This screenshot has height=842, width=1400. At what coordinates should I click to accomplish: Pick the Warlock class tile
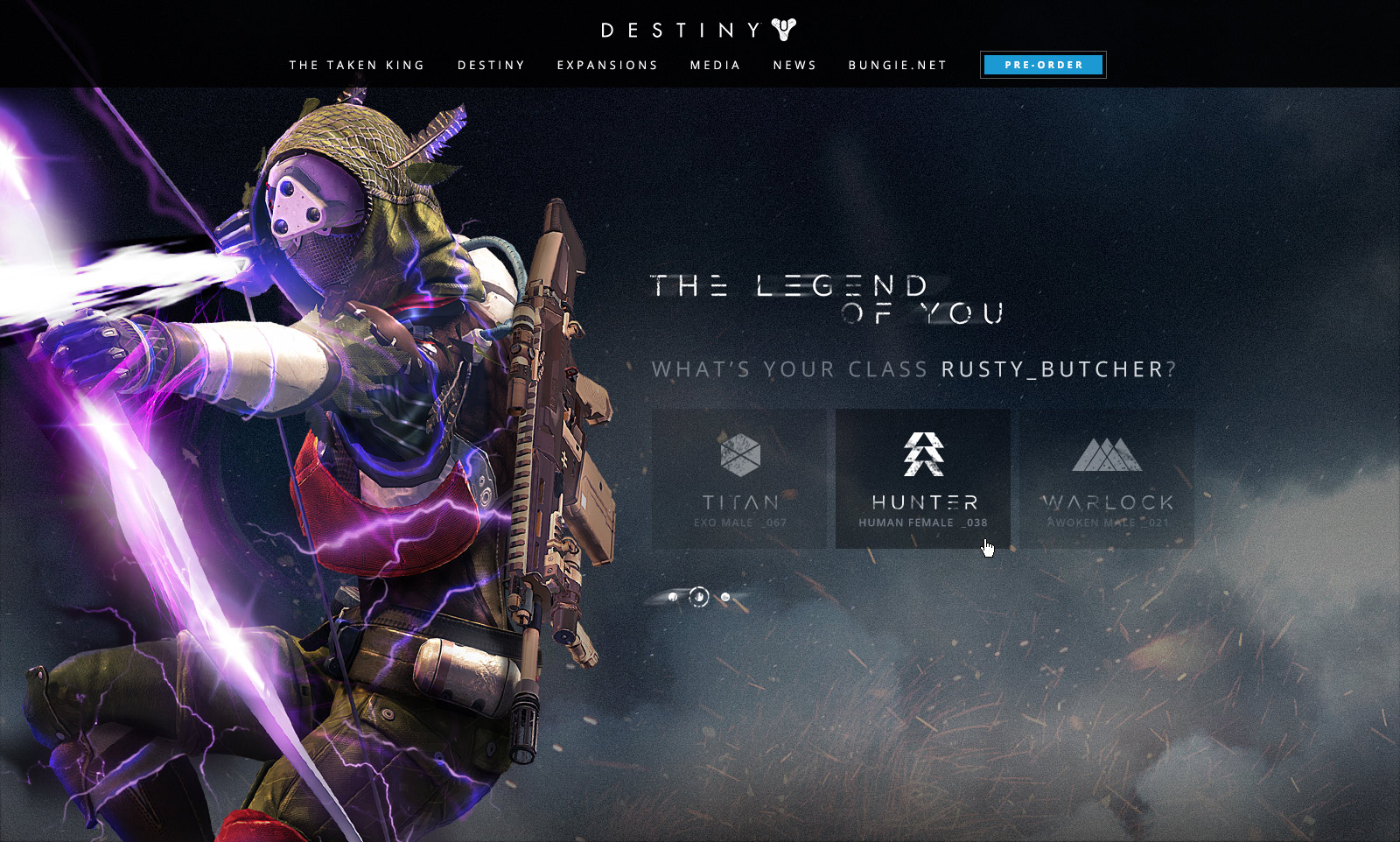pyautogui.click(x=1107, y=479)
